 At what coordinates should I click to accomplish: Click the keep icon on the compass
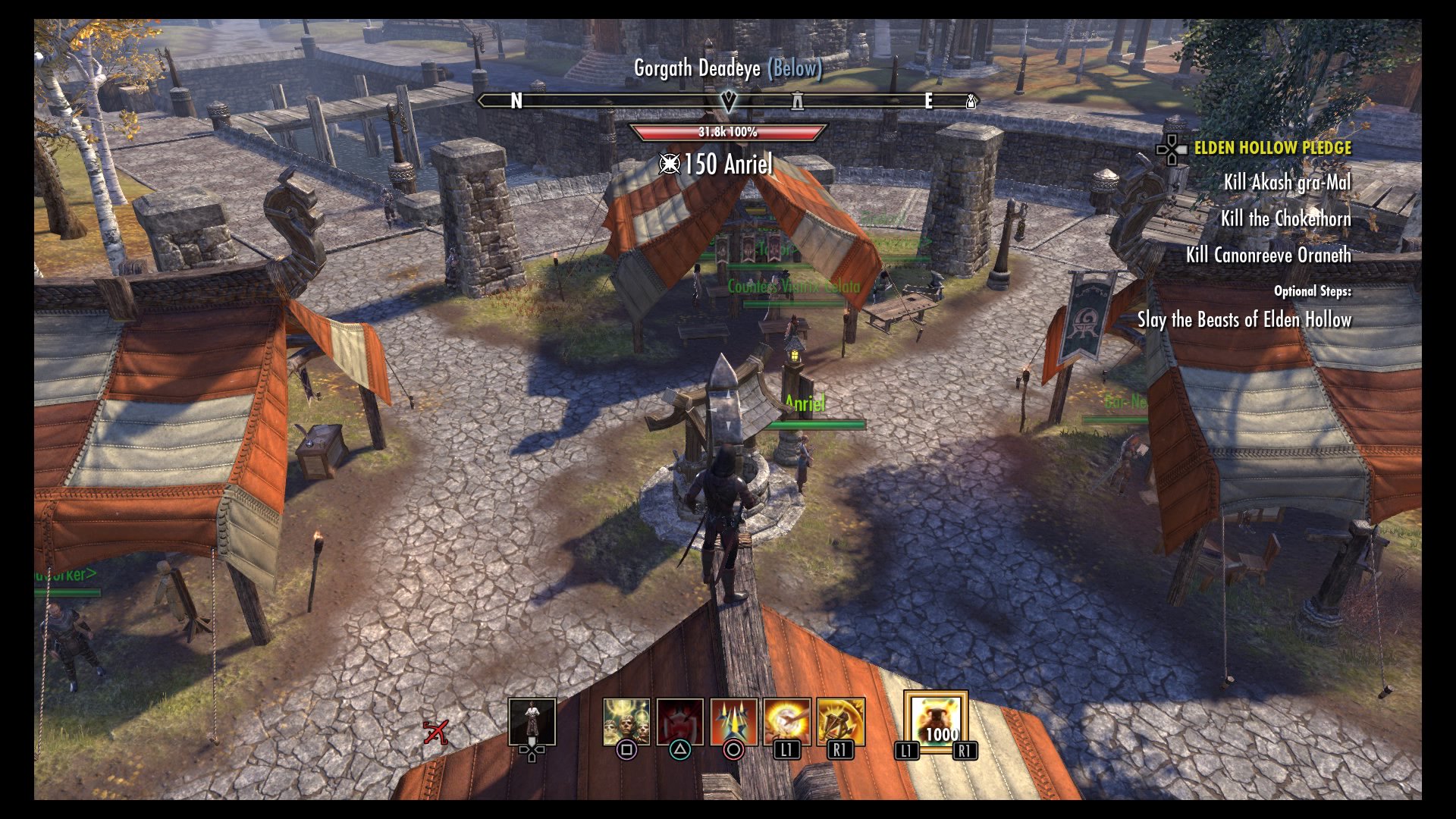coord(798,100)
